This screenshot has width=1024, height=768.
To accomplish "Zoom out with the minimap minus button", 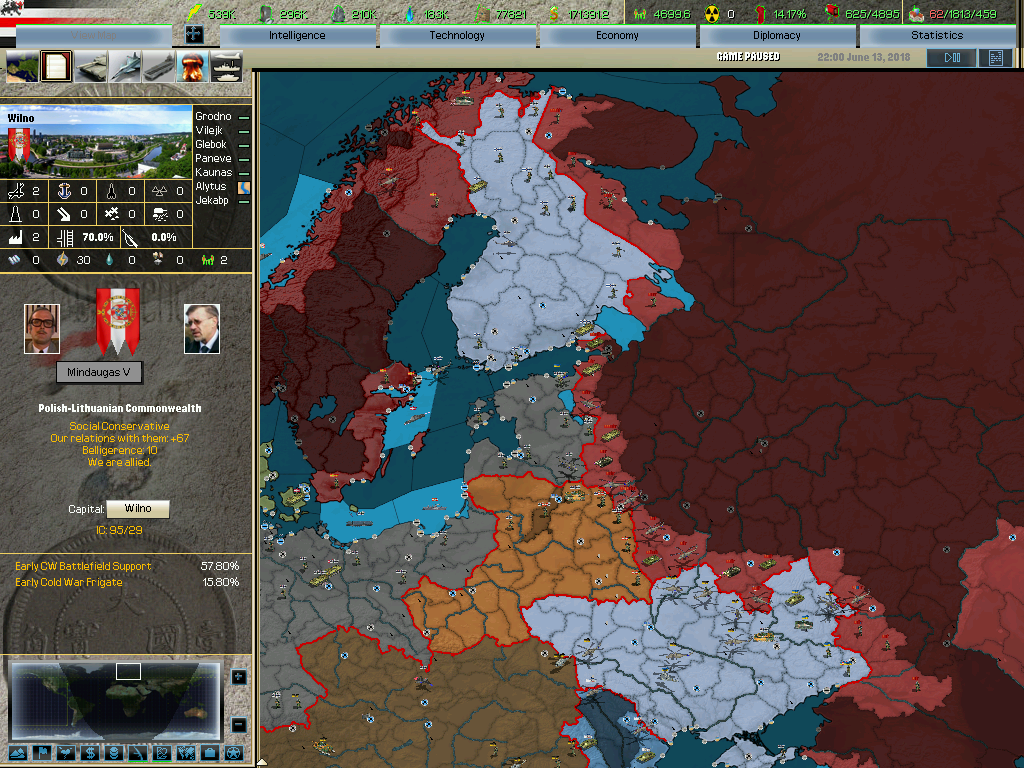I will click(x=238, y=724).
